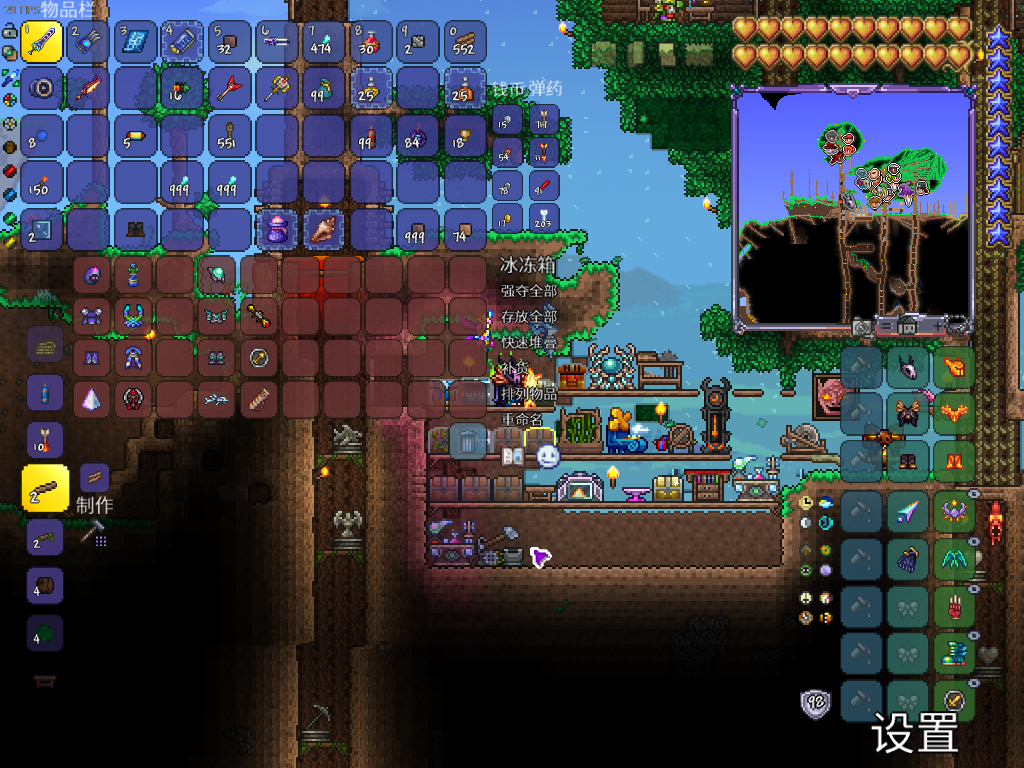
Task: Click the trash can slot
Action: coord(467,440)
